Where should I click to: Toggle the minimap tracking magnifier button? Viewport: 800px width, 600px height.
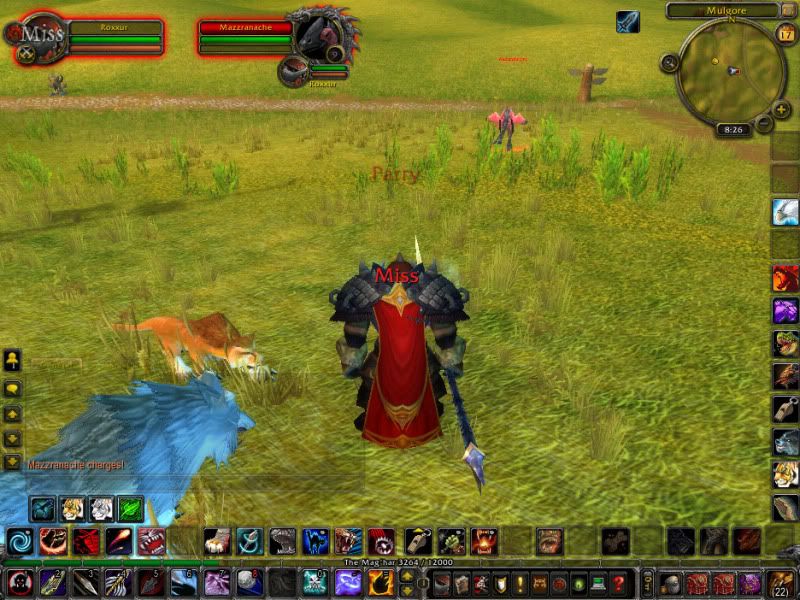pos(669,63)
